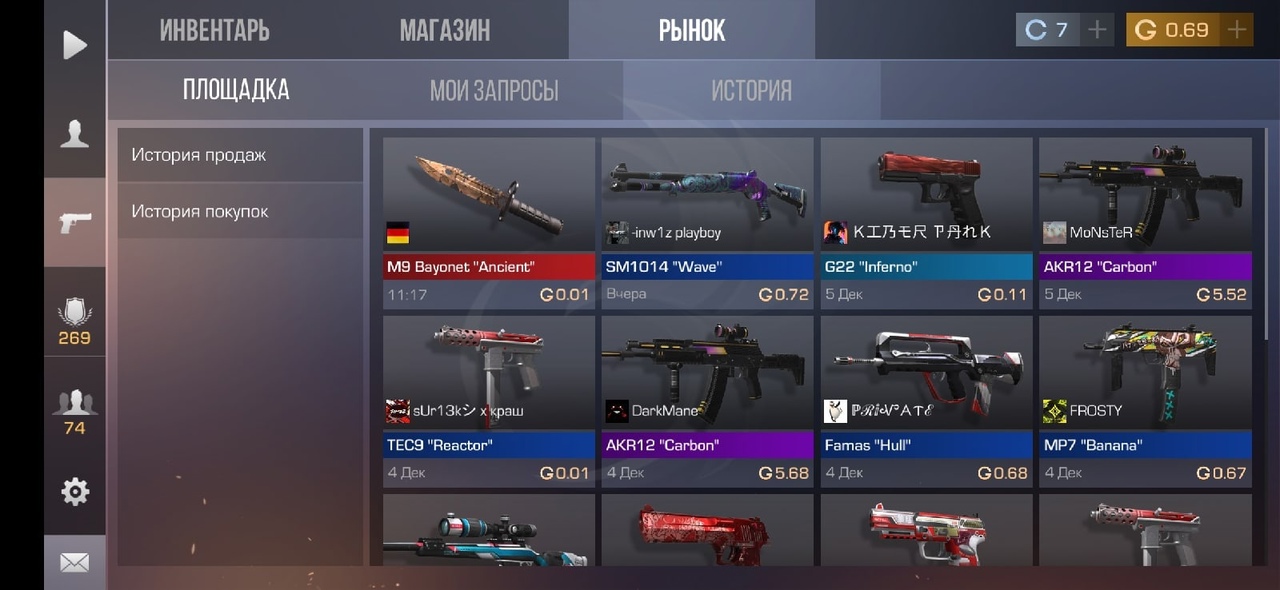
Task: Tap the play arrow icon in sidebar
Action: 75,45
